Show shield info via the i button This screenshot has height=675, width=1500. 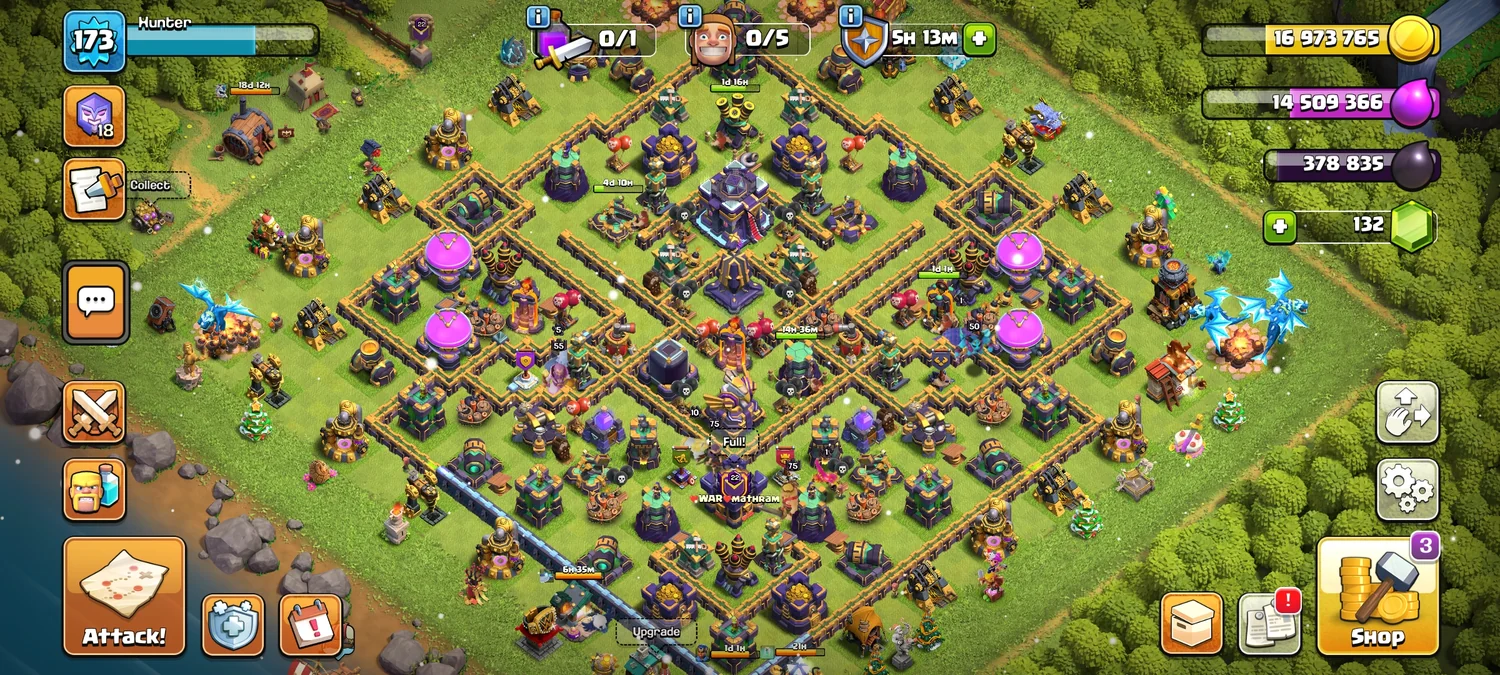tap(851, 17)
